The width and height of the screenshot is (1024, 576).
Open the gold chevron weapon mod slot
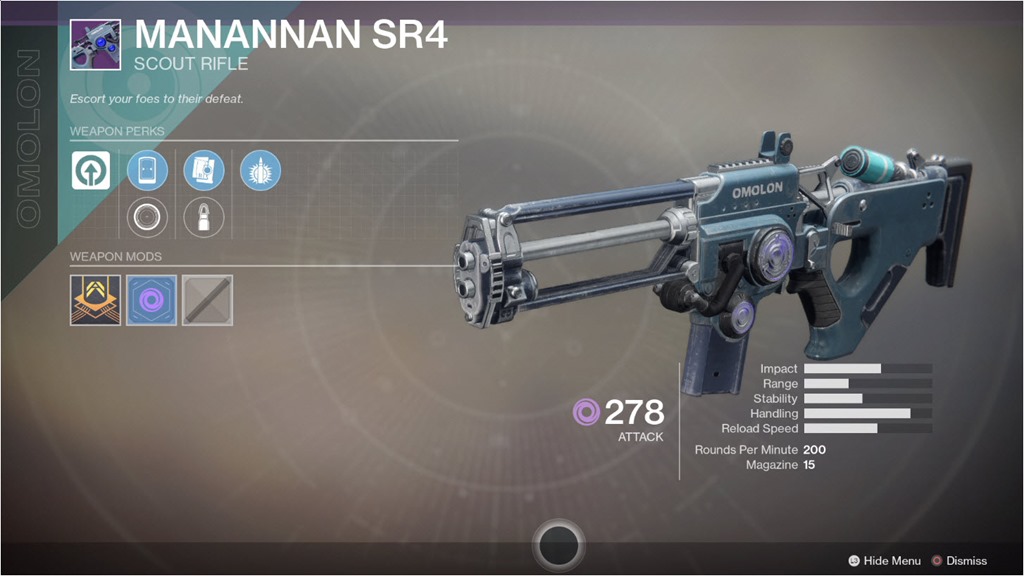[x=95, y=300]
